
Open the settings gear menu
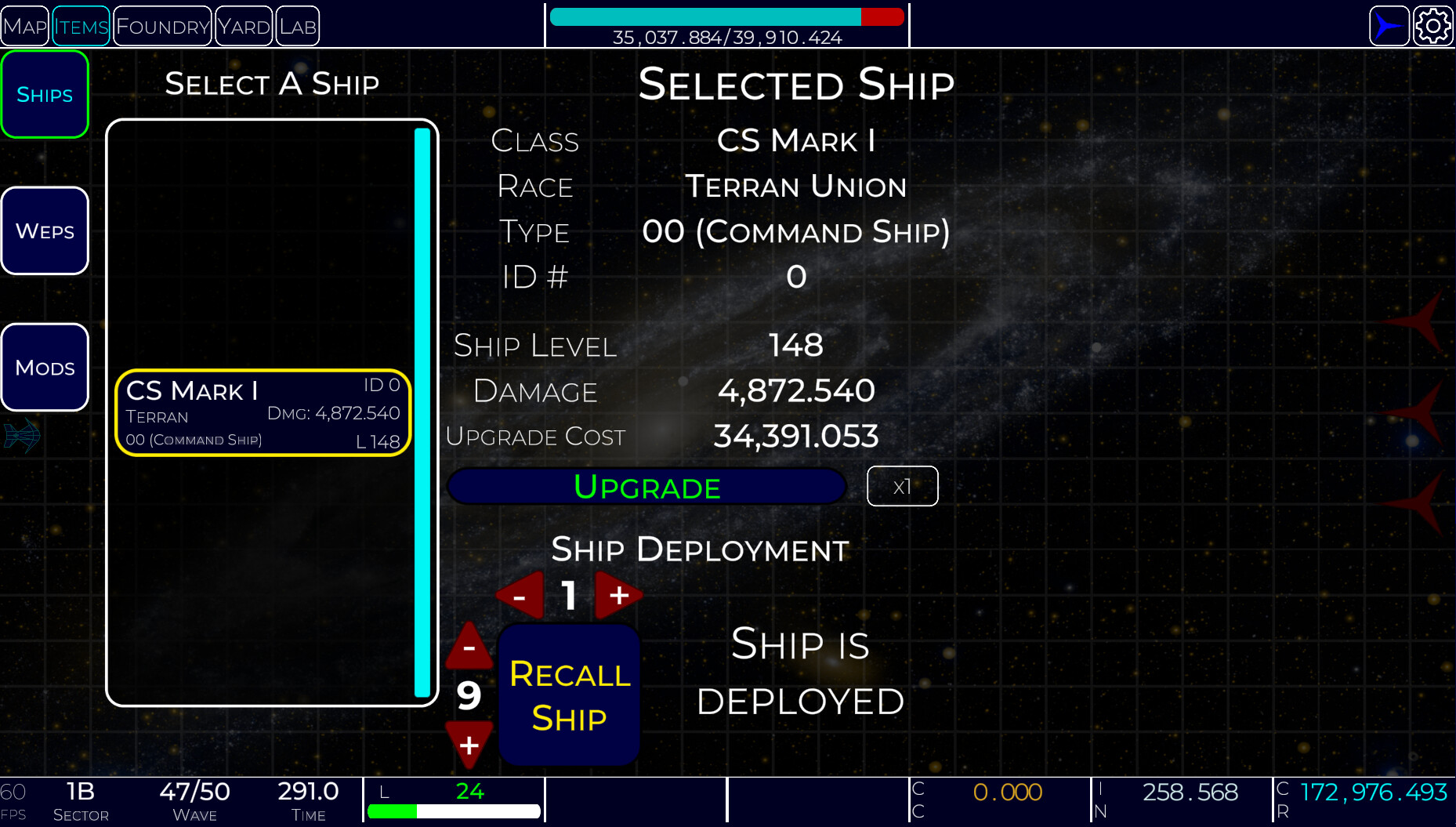[x=1434, y=25]
